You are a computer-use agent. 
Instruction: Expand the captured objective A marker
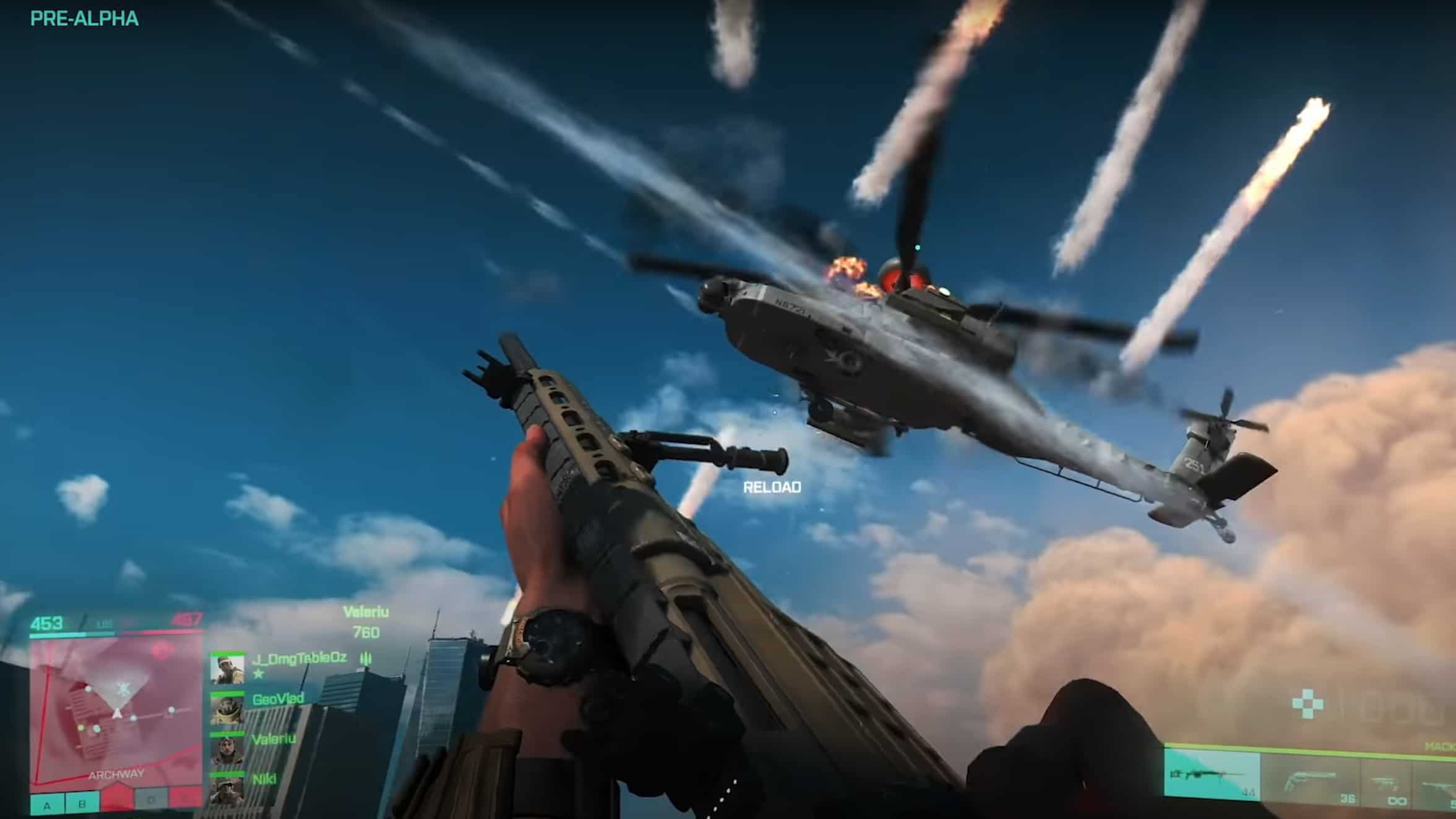(x=46, y=804)
